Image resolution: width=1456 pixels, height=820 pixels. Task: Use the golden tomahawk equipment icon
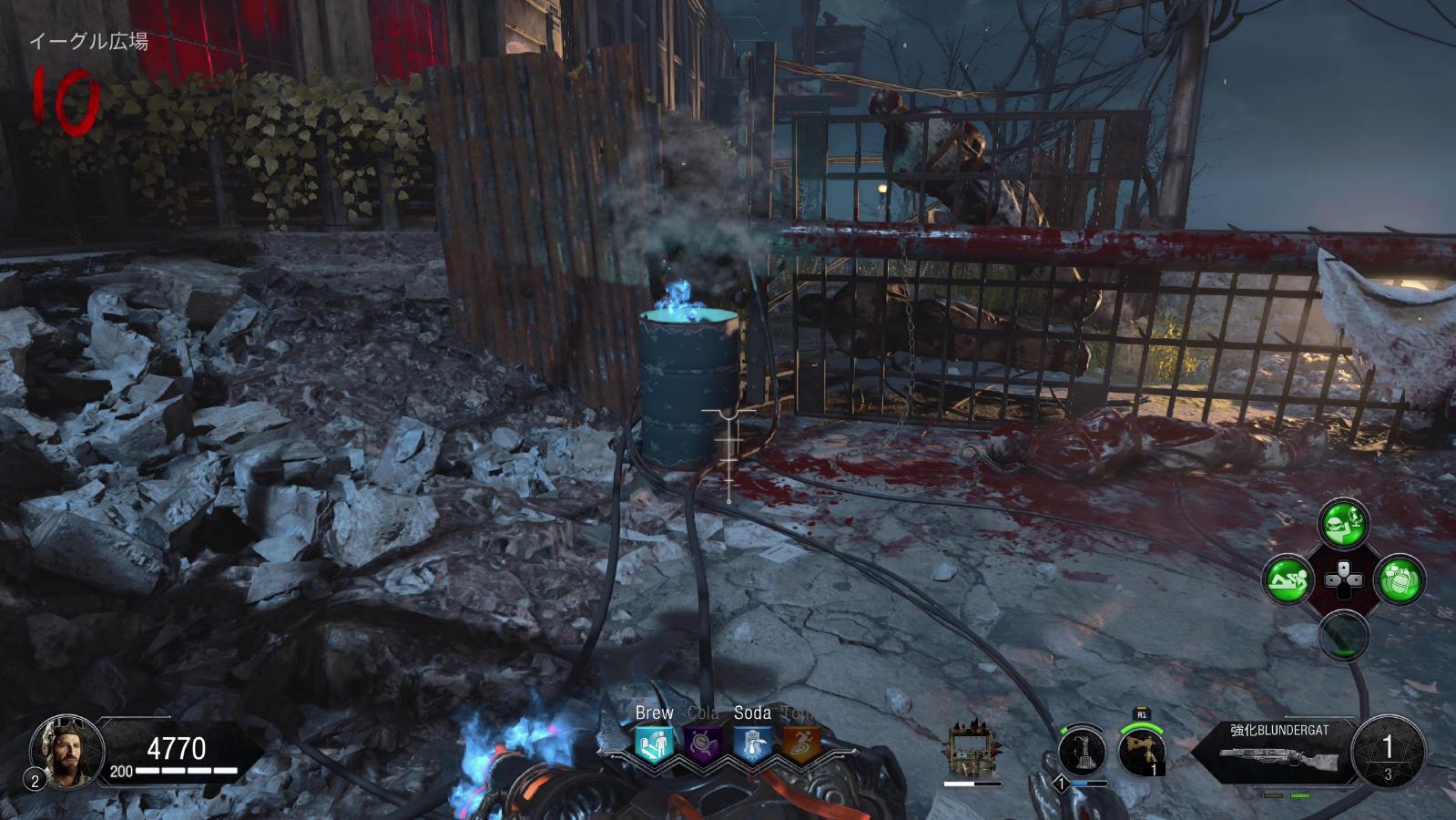coord(1141,752)
